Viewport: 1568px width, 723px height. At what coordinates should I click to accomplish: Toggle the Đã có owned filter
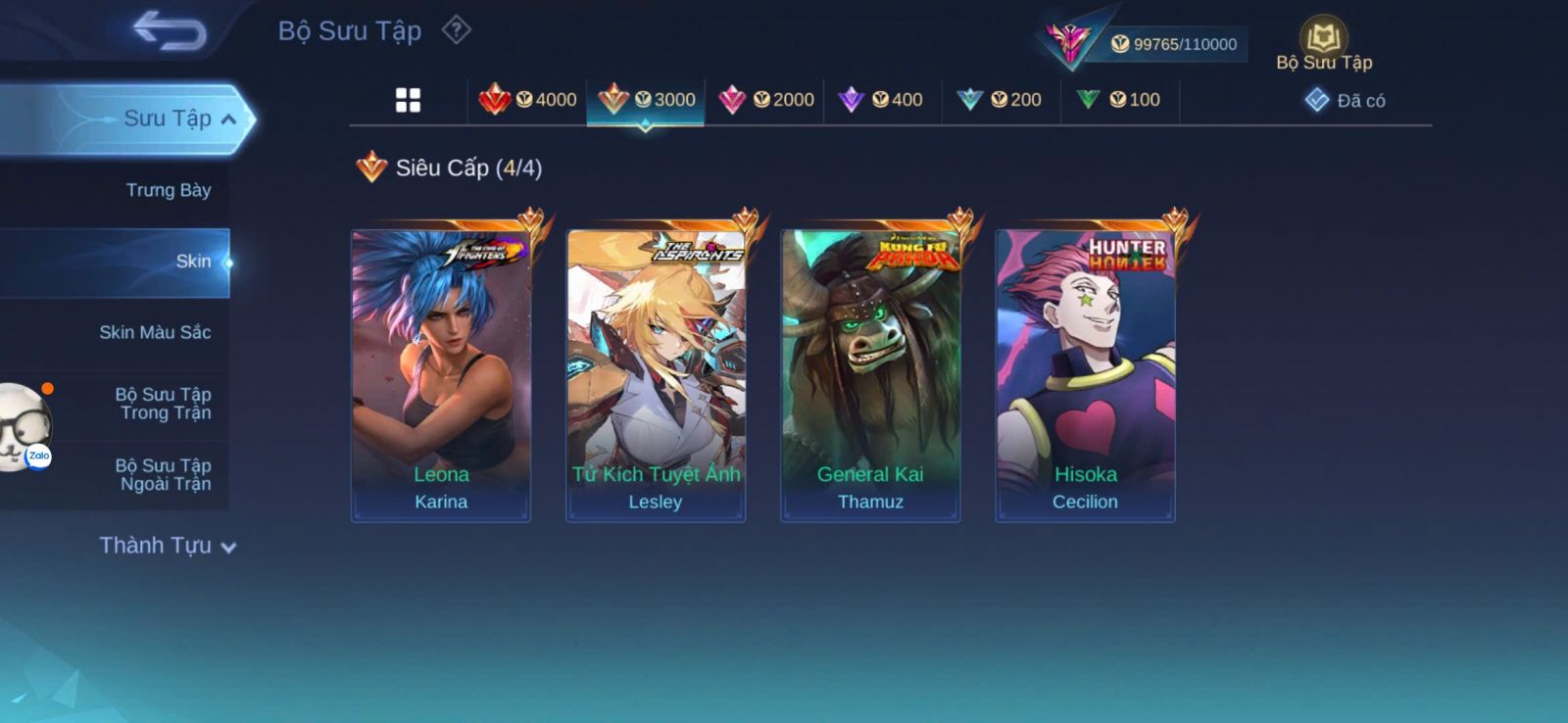(x=1346, y=101)
